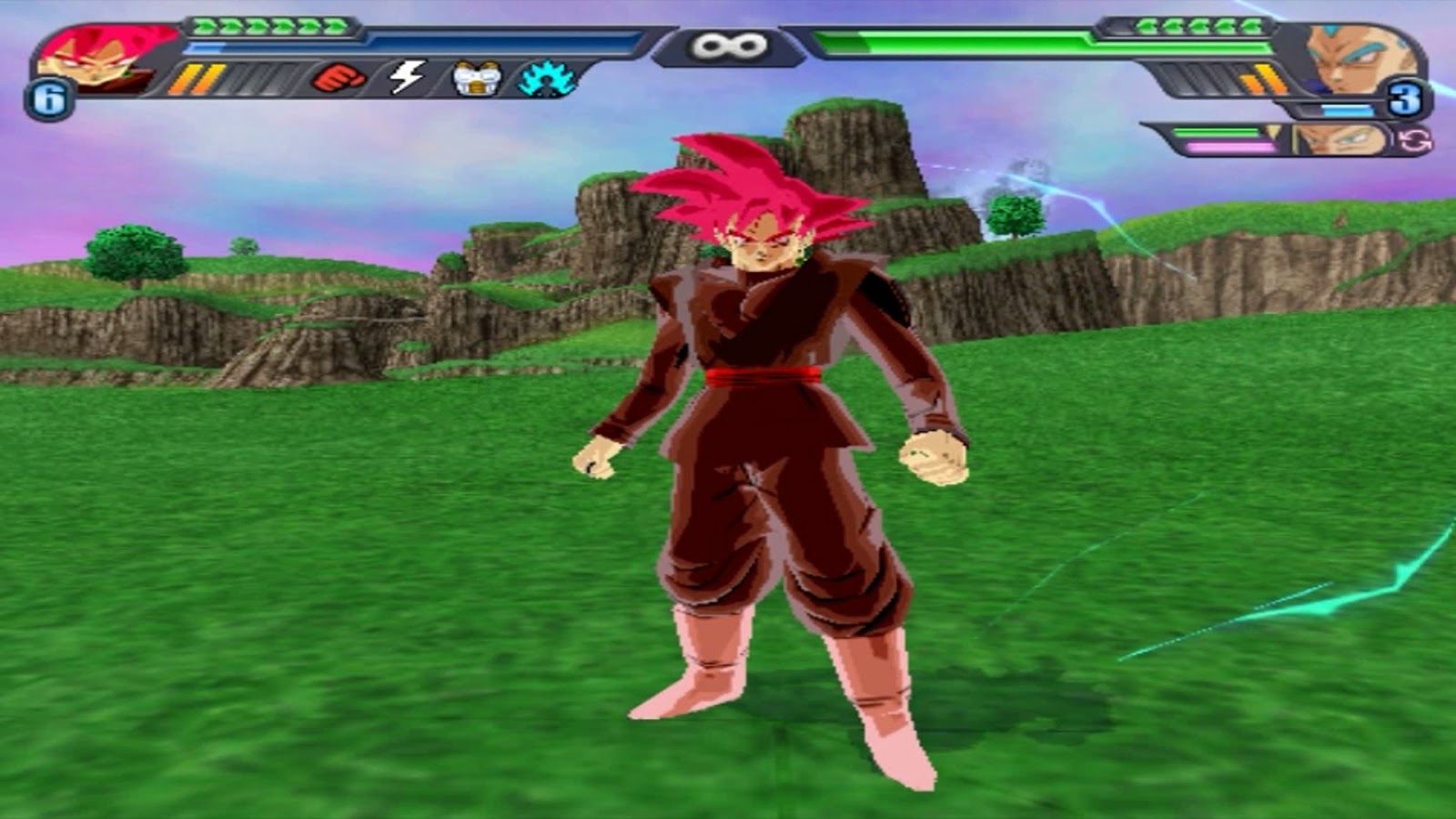Click the yellow arrow beside Trunks' gauge
This screenshot has width=1456, height=819.
click(x=1273, y=132)
